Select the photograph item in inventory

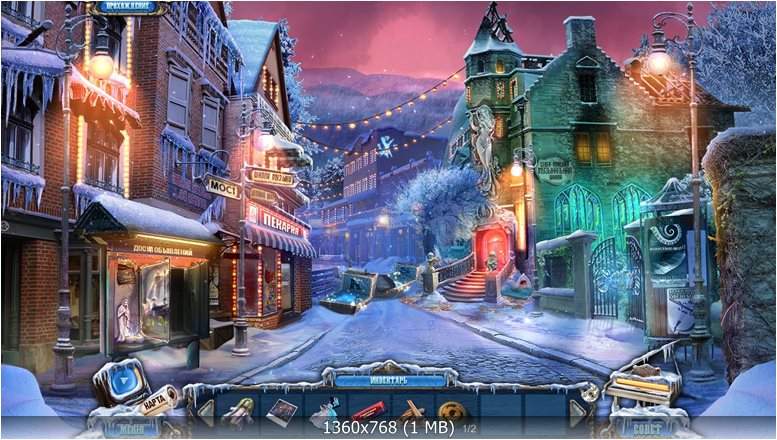pos(281,410)
